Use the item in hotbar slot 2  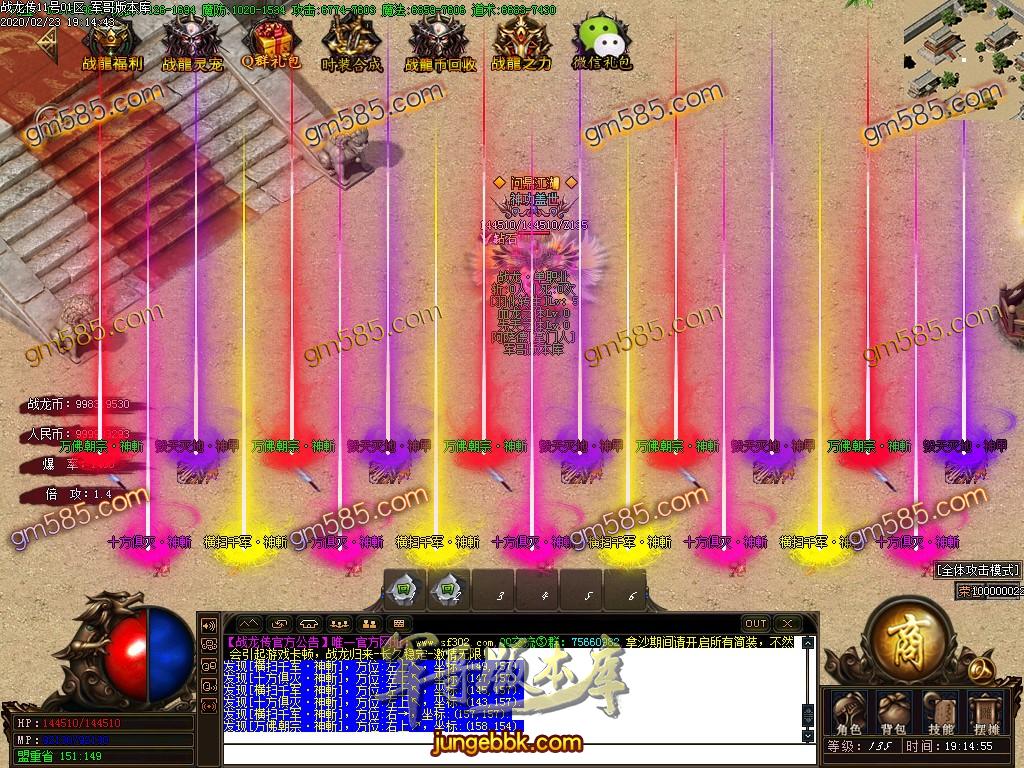click(449, 590)
